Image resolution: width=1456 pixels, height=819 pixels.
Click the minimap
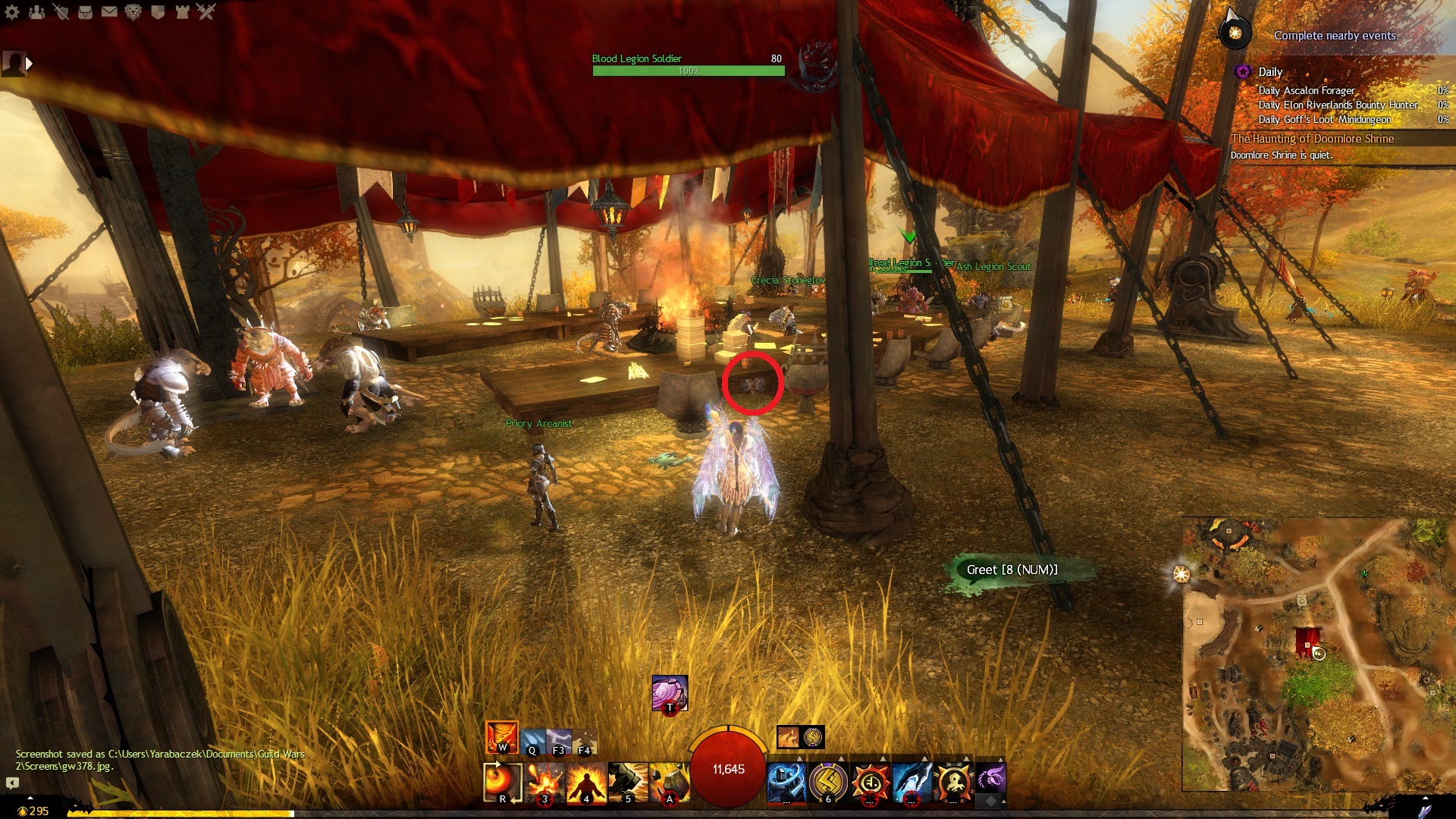point(1318,654)
